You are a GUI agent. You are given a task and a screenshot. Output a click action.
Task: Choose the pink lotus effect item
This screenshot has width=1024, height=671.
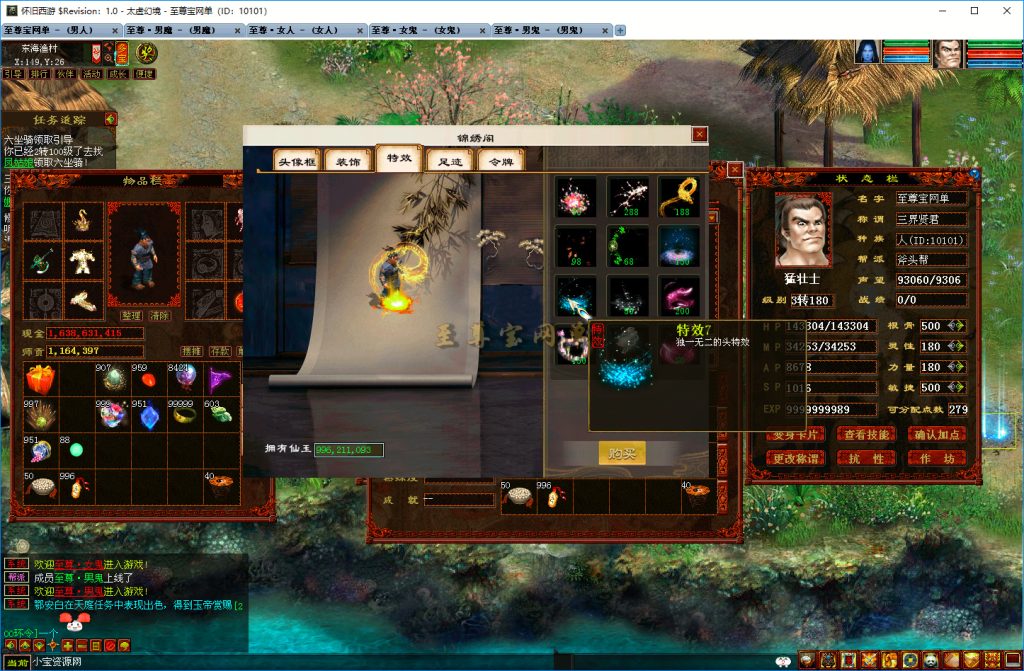(576, 196)
